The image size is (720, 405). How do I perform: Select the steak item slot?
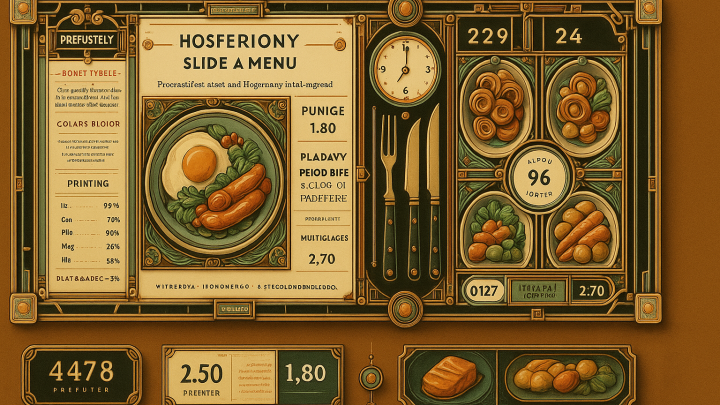click(x=448, y=378)
